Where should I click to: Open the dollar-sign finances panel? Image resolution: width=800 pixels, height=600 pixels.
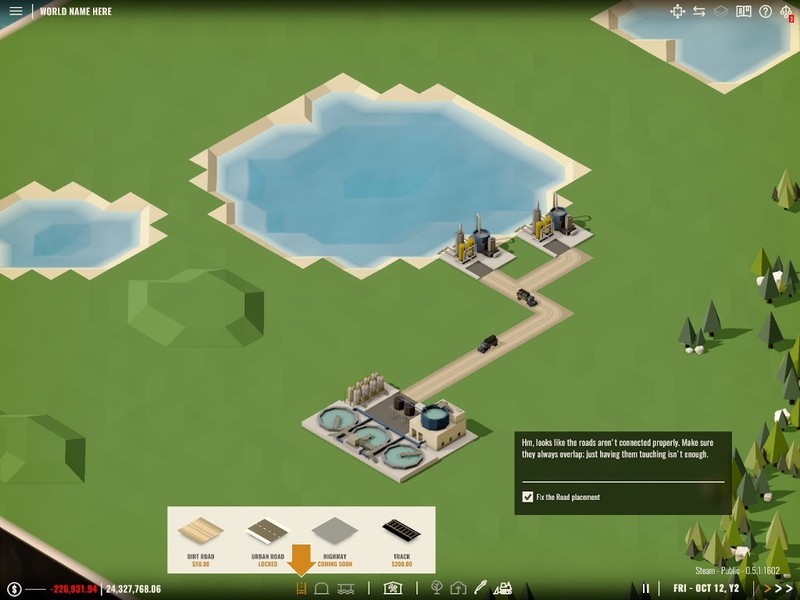(14, 589)
